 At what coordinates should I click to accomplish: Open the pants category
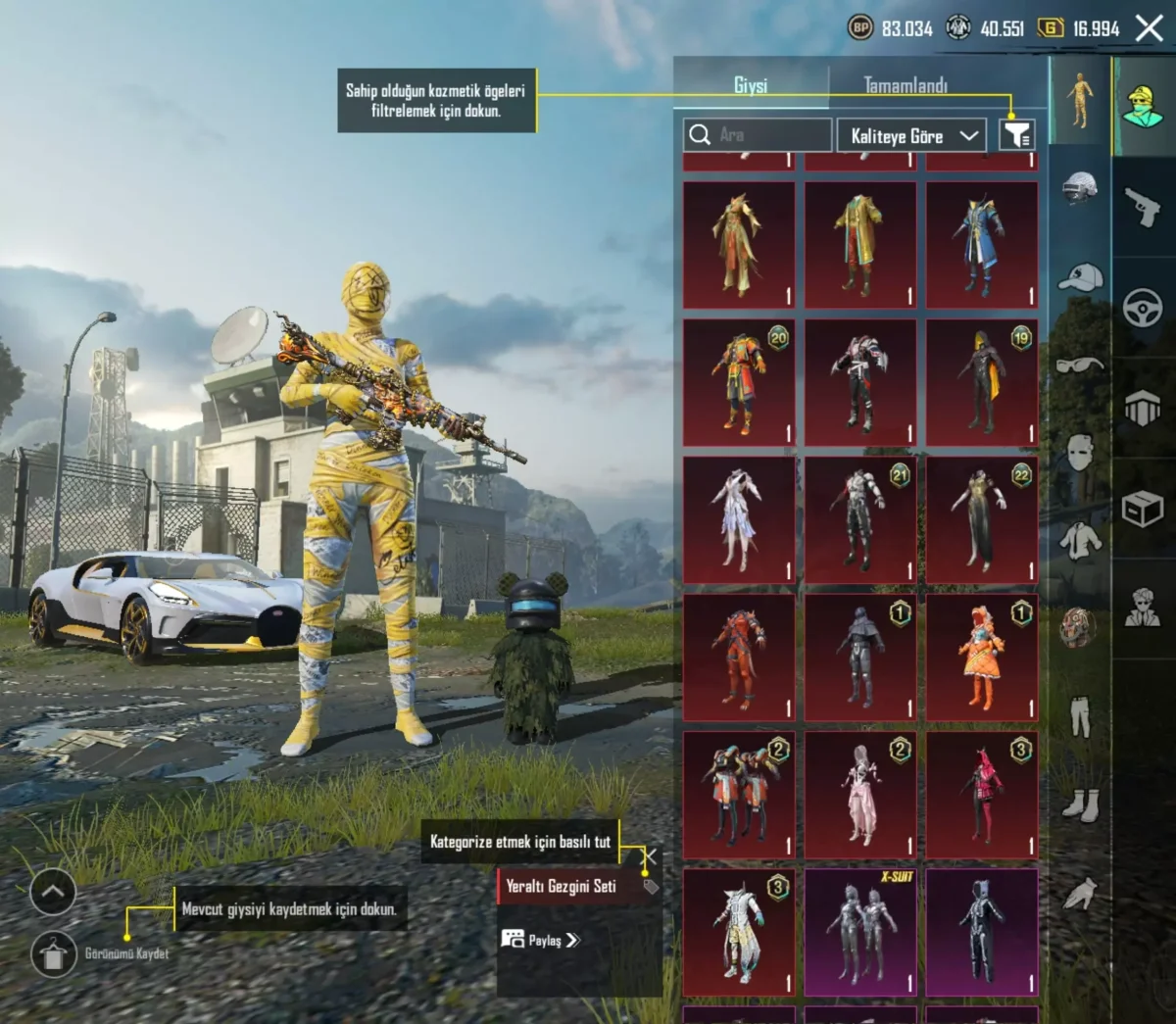pos(1080,716)
